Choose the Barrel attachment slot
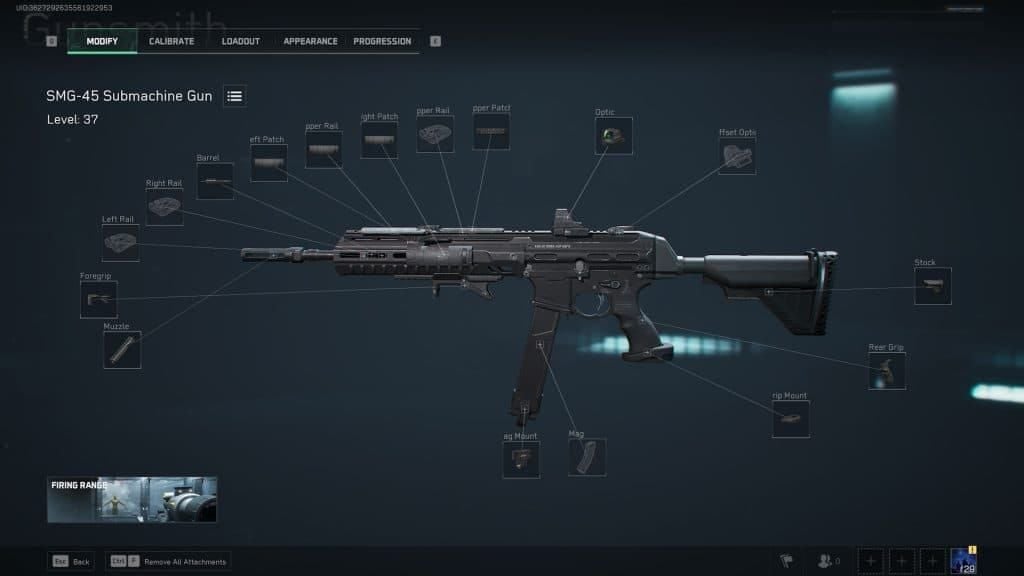The image size is (1024, 576). pyautogui.click(x=215, y=181)
